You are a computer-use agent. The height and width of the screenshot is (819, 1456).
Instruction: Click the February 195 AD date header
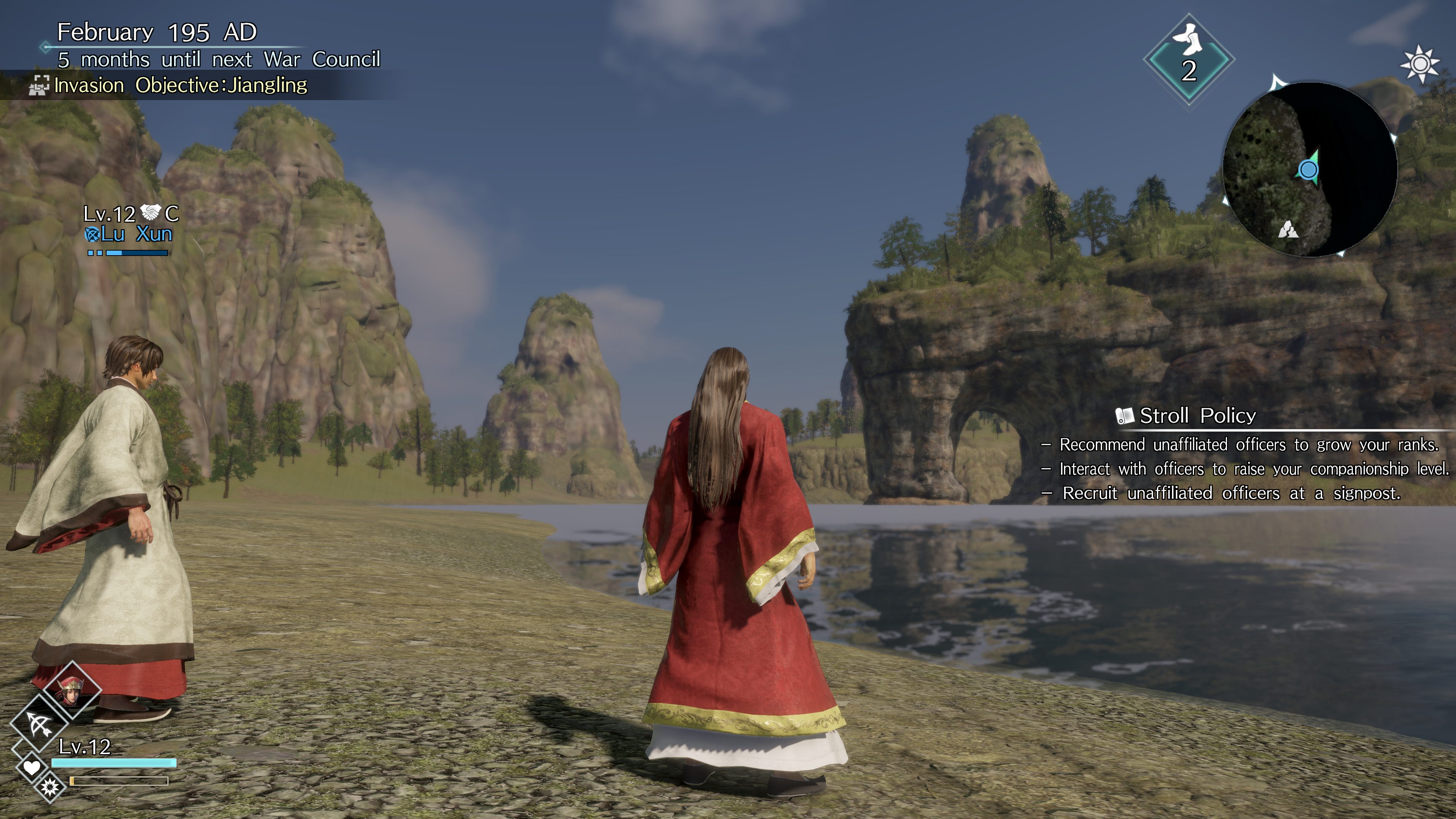[157, 32]
